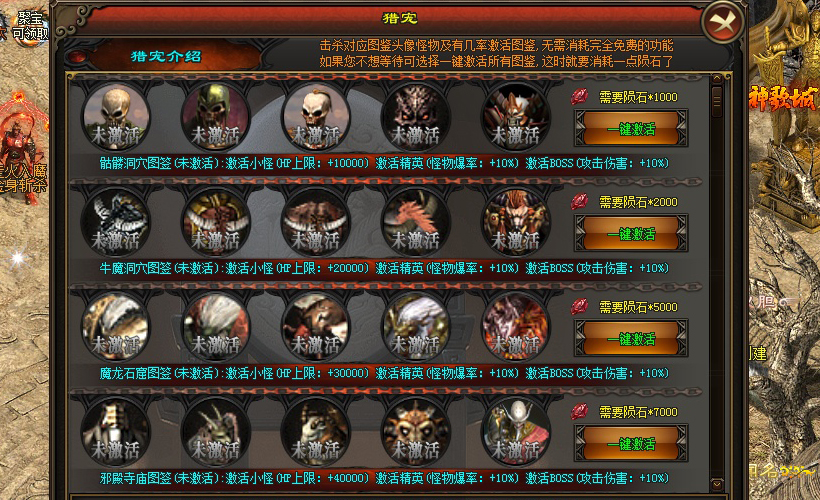Activate all 魔龙石窟 entries with 5000 meteorites
Viewport: 820px width, 500px height.
point(630,339)
